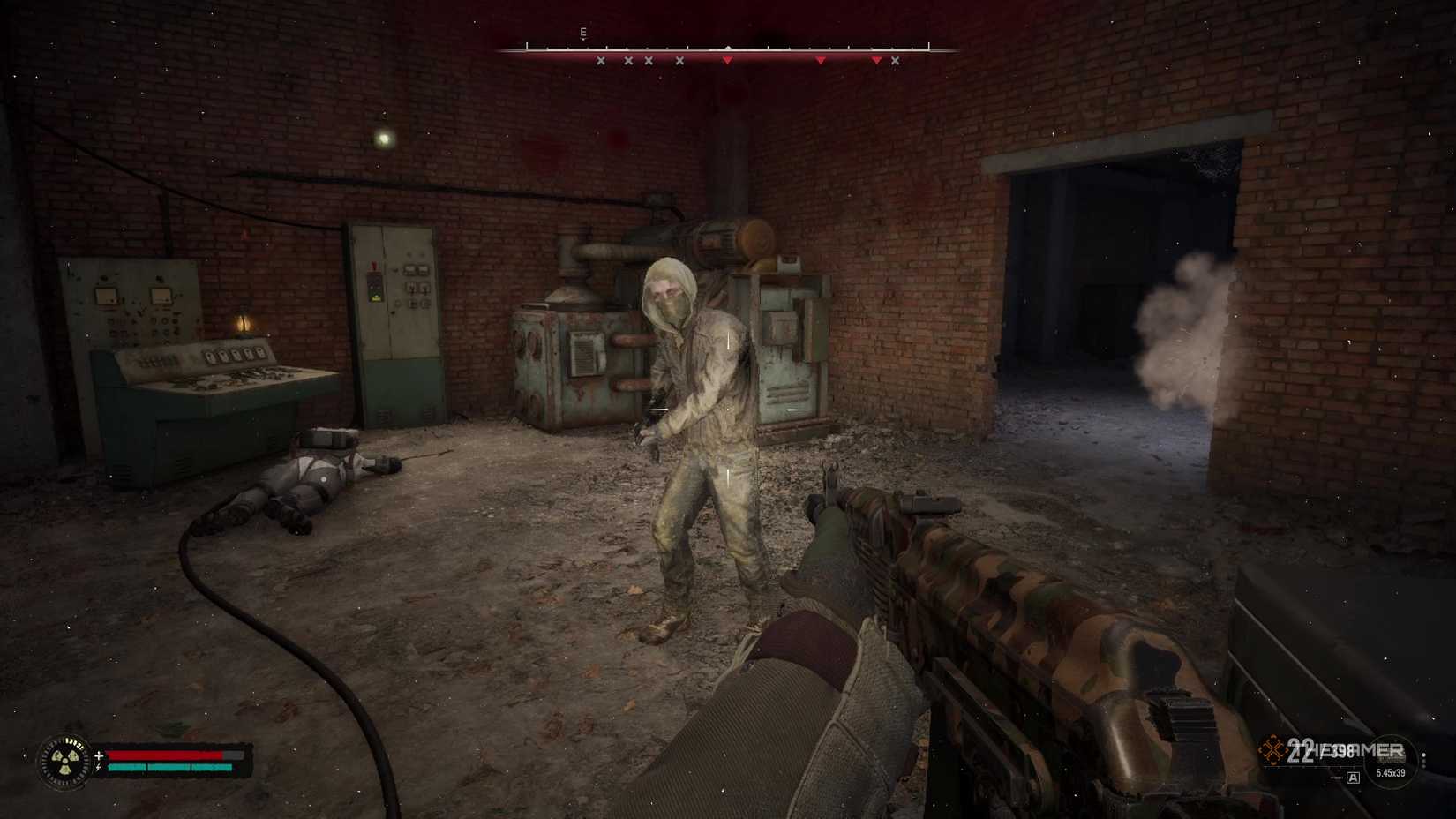Click the orange grenade cluster icon
Viewport: 1456px width, 819px height.
coord(1272,749)
